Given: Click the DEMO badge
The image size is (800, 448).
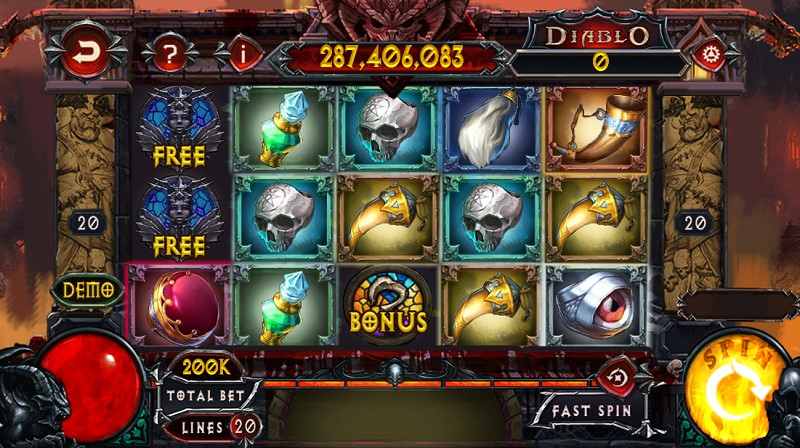Looking at the screenshot, I should 88,290.
